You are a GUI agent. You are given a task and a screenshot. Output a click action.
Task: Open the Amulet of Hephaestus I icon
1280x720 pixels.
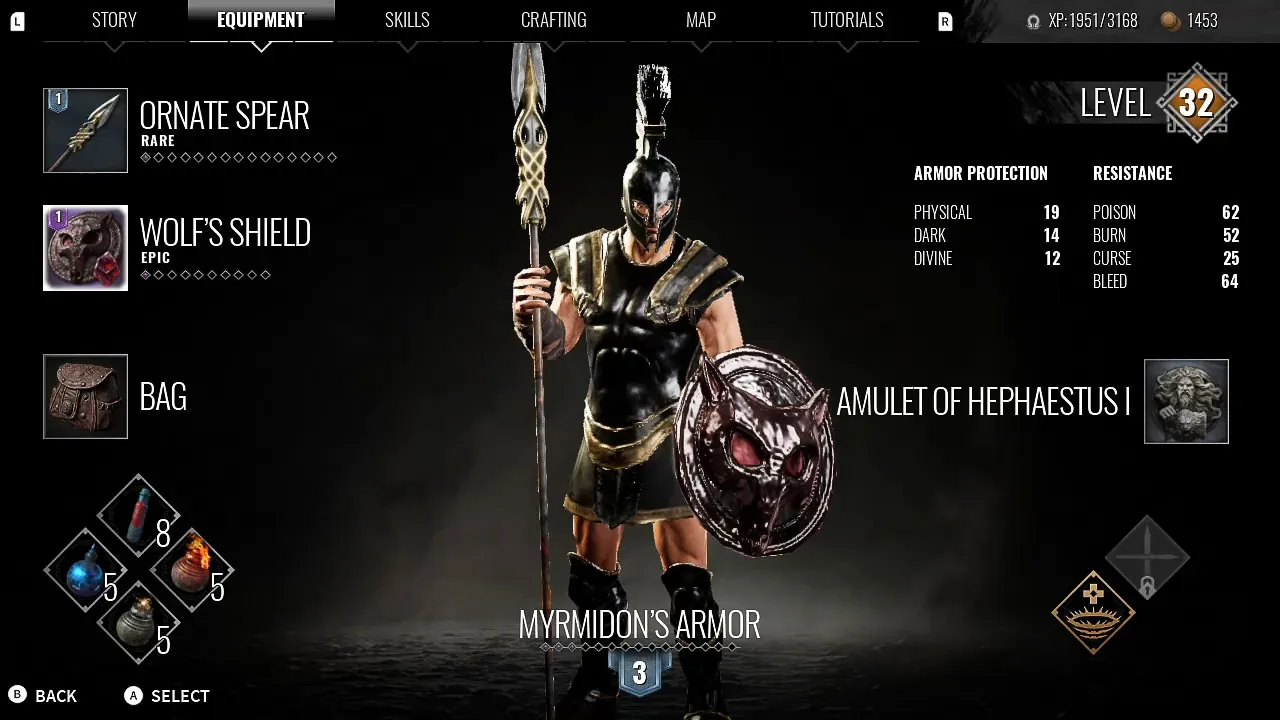tap(1186, 401)
